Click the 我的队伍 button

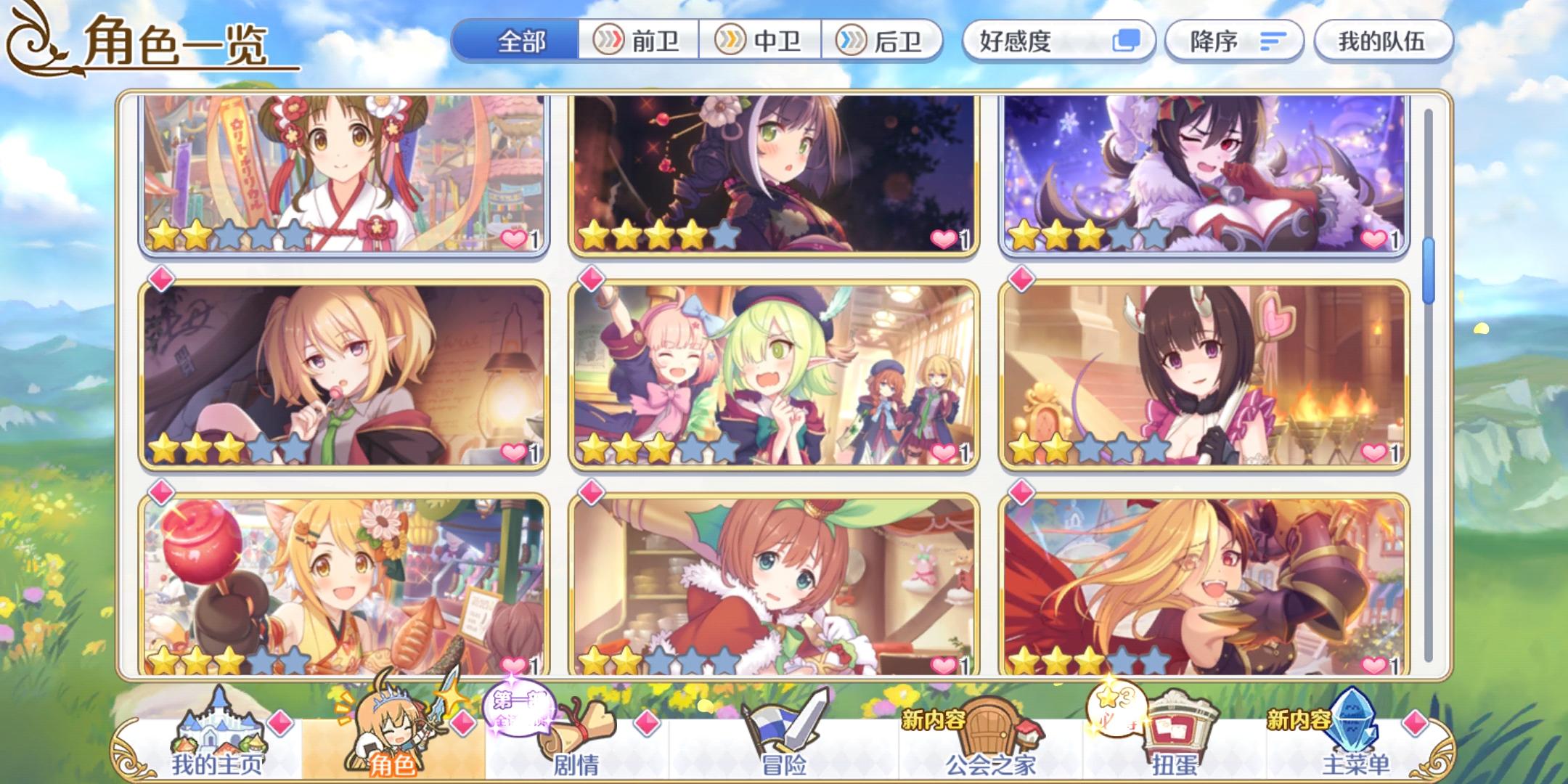pos(1382,42)
